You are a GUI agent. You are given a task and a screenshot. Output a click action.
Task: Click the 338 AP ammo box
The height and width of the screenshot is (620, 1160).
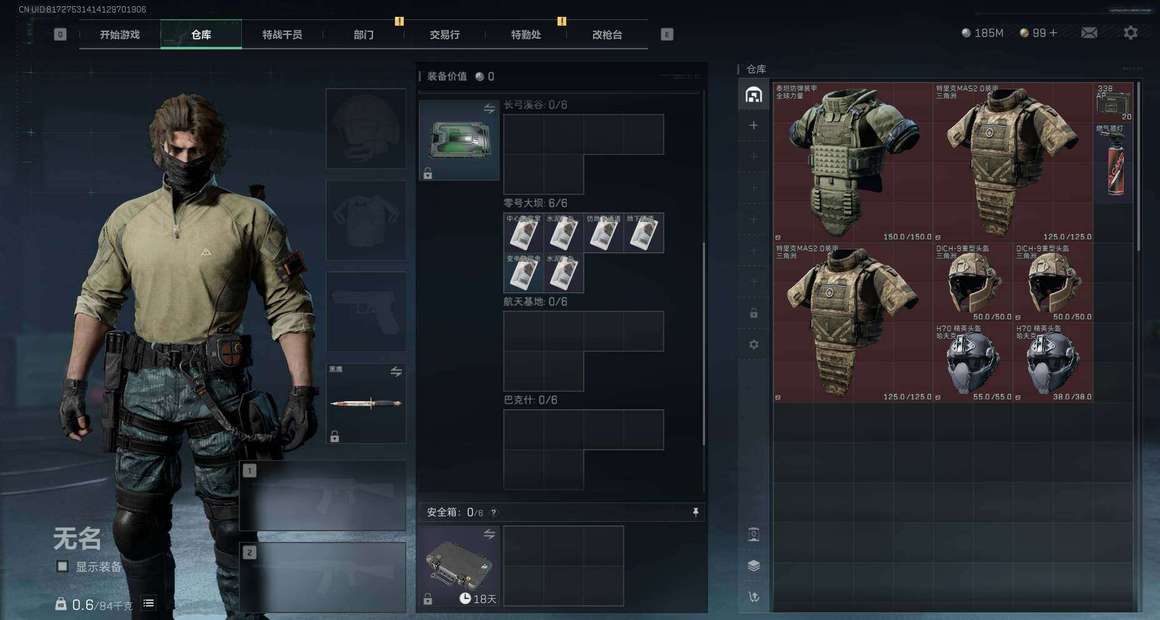(1114, 102)
